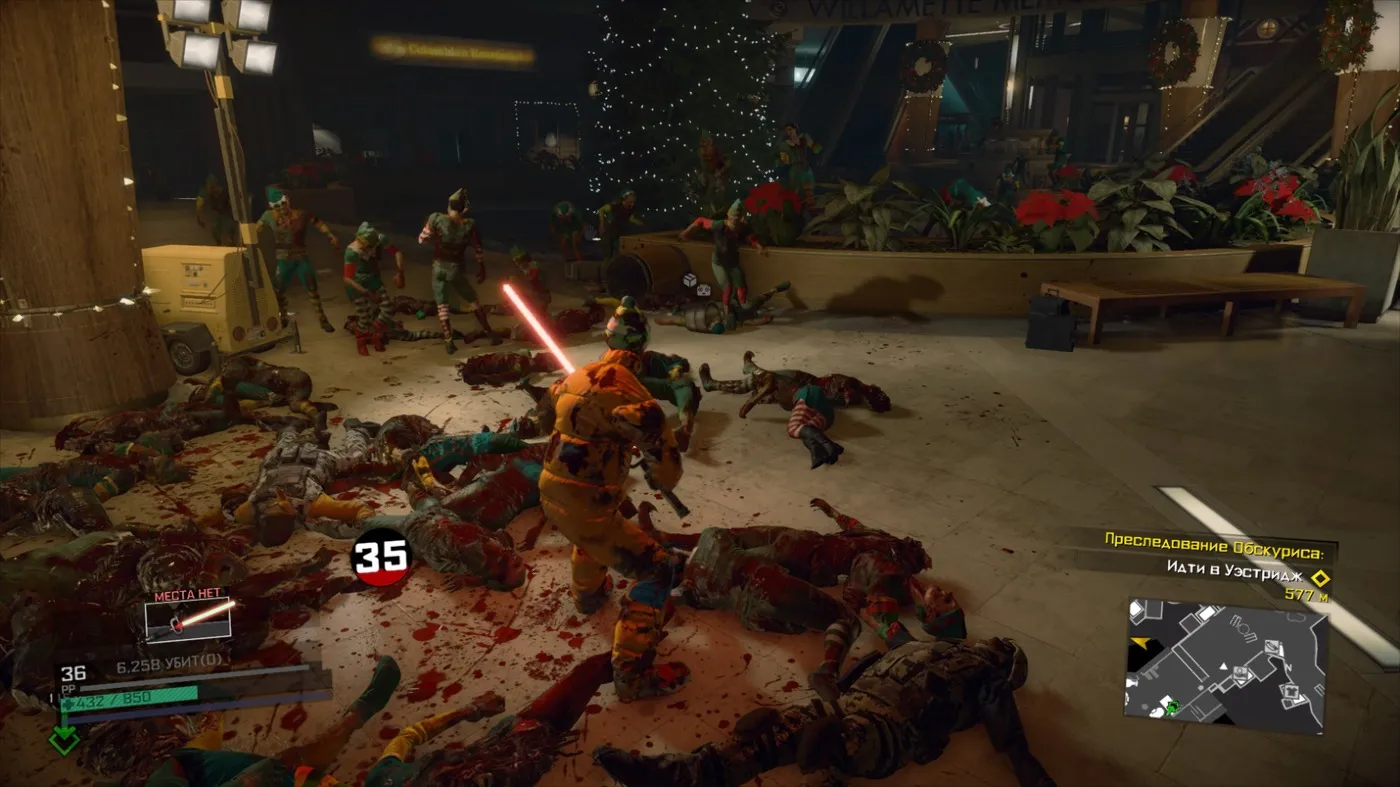Click the yellow diamond objective marker

pyautogui.click(x=1320, y=578)
